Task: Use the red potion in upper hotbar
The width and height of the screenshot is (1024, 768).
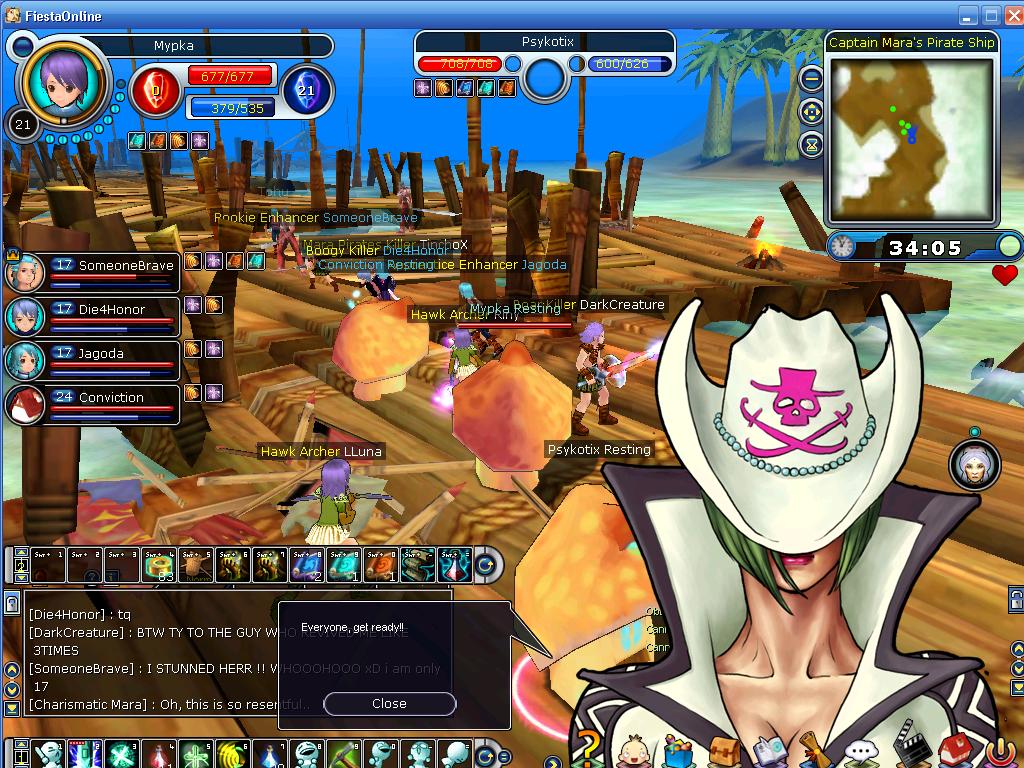Action: pyautogui.click(x=457, y=567)
